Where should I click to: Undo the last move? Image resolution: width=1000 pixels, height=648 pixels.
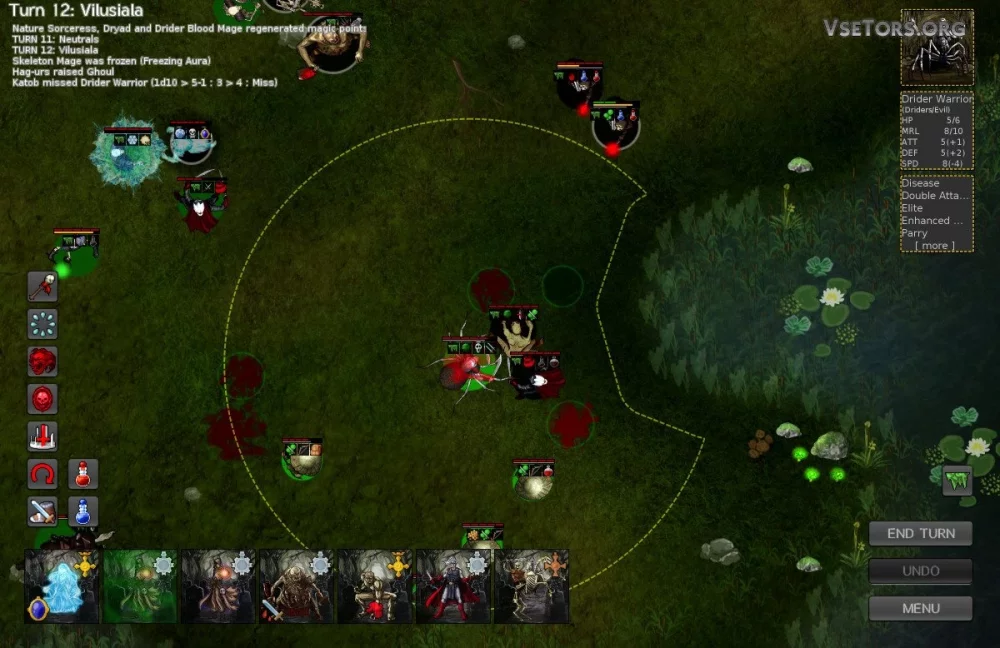(920, 571)
